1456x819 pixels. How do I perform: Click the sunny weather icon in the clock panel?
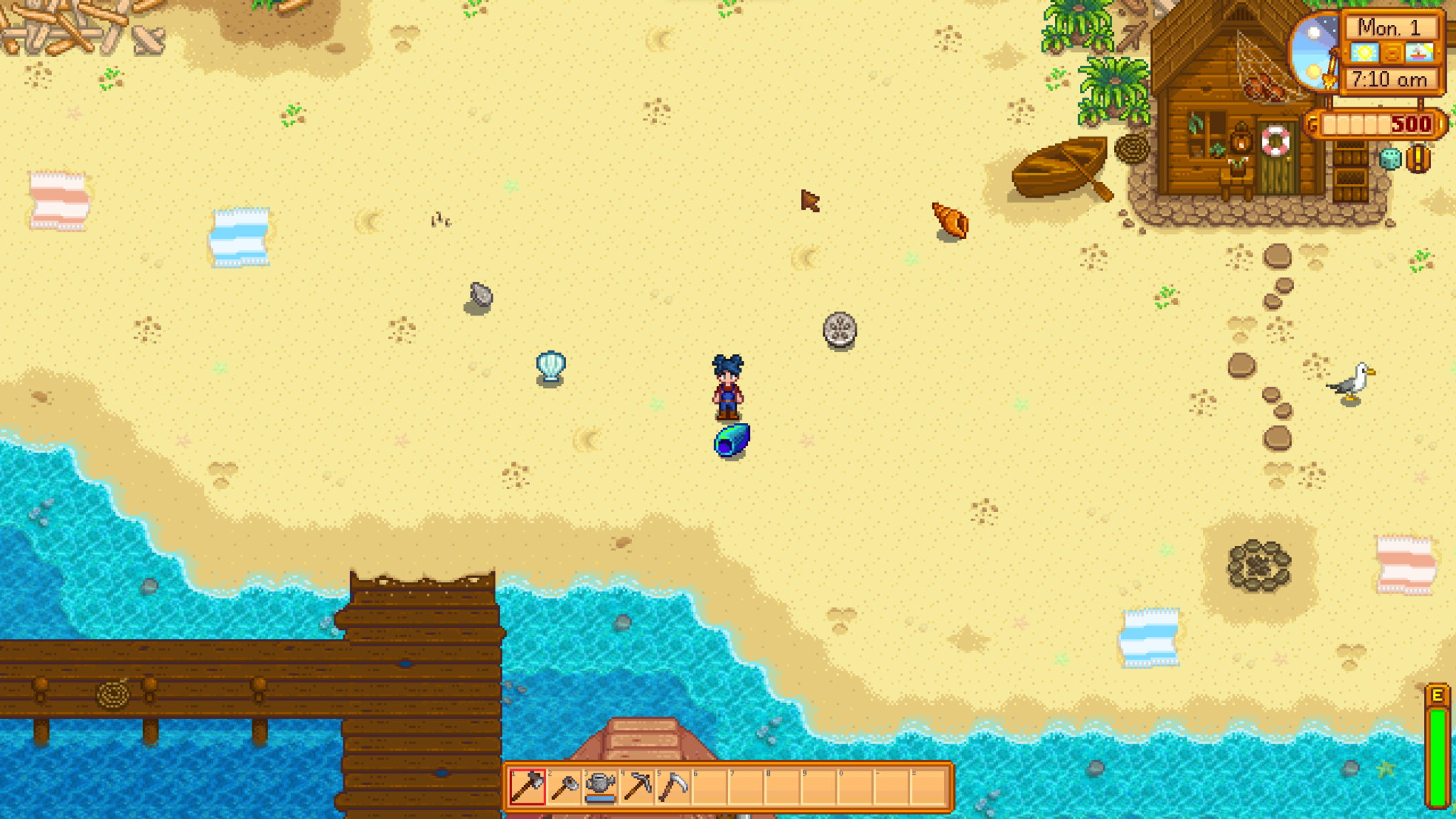coord(1364,53)
